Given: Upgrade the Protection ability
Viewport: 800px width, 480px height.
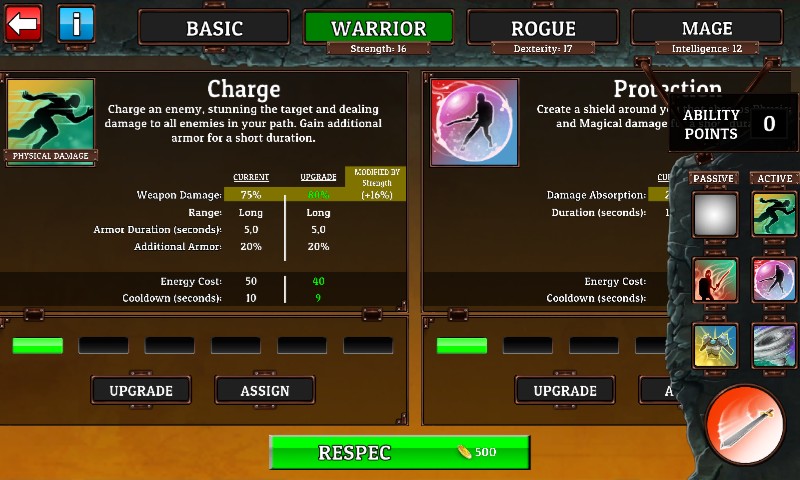Looking at the screenshot, I should pyautogui.click(x=565, y=390).
